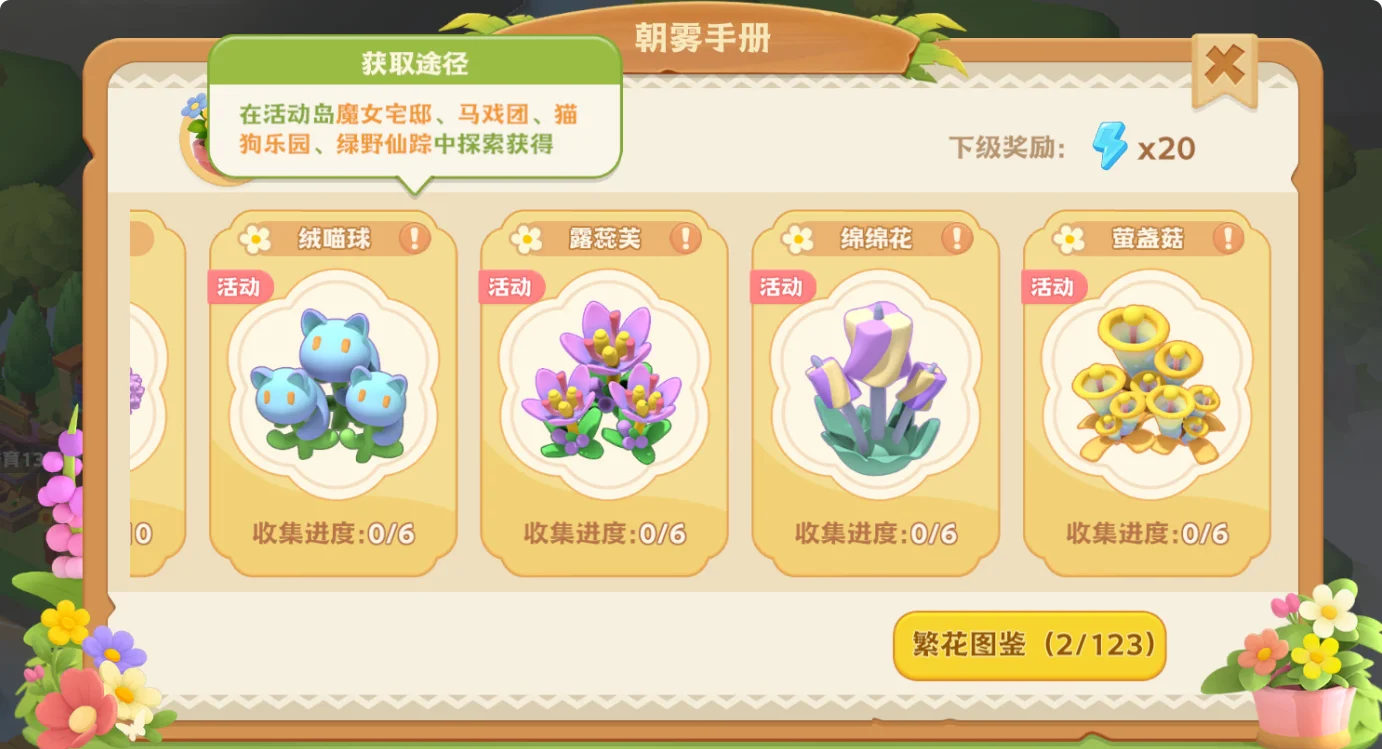Viewport: 1382px width, 749px height.
Task: Select the 活动 tag on the 绒喵球 card
Action: [x=239, y=287]
